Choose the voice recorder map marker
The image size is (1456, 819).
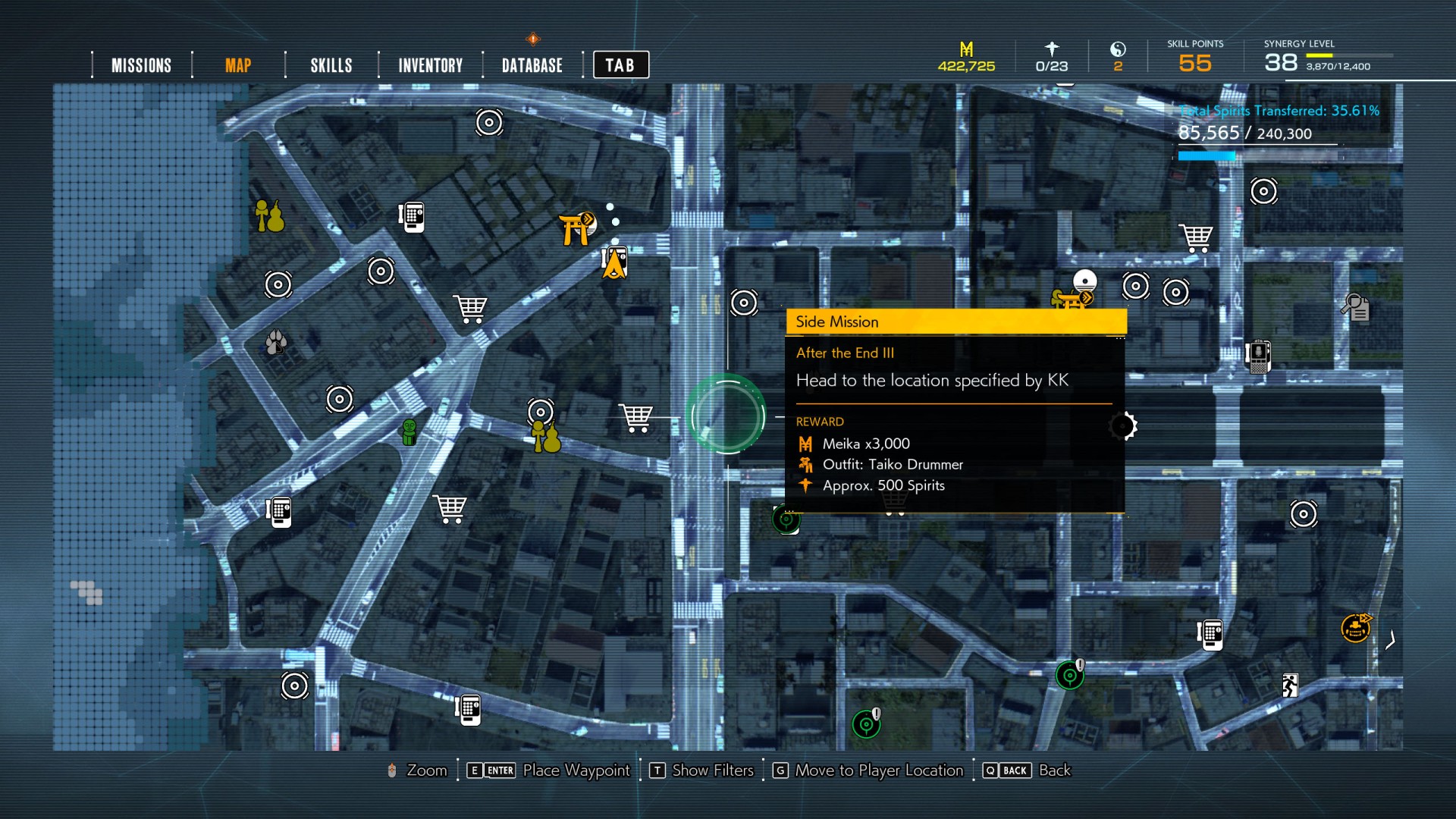click(1258, 356)
